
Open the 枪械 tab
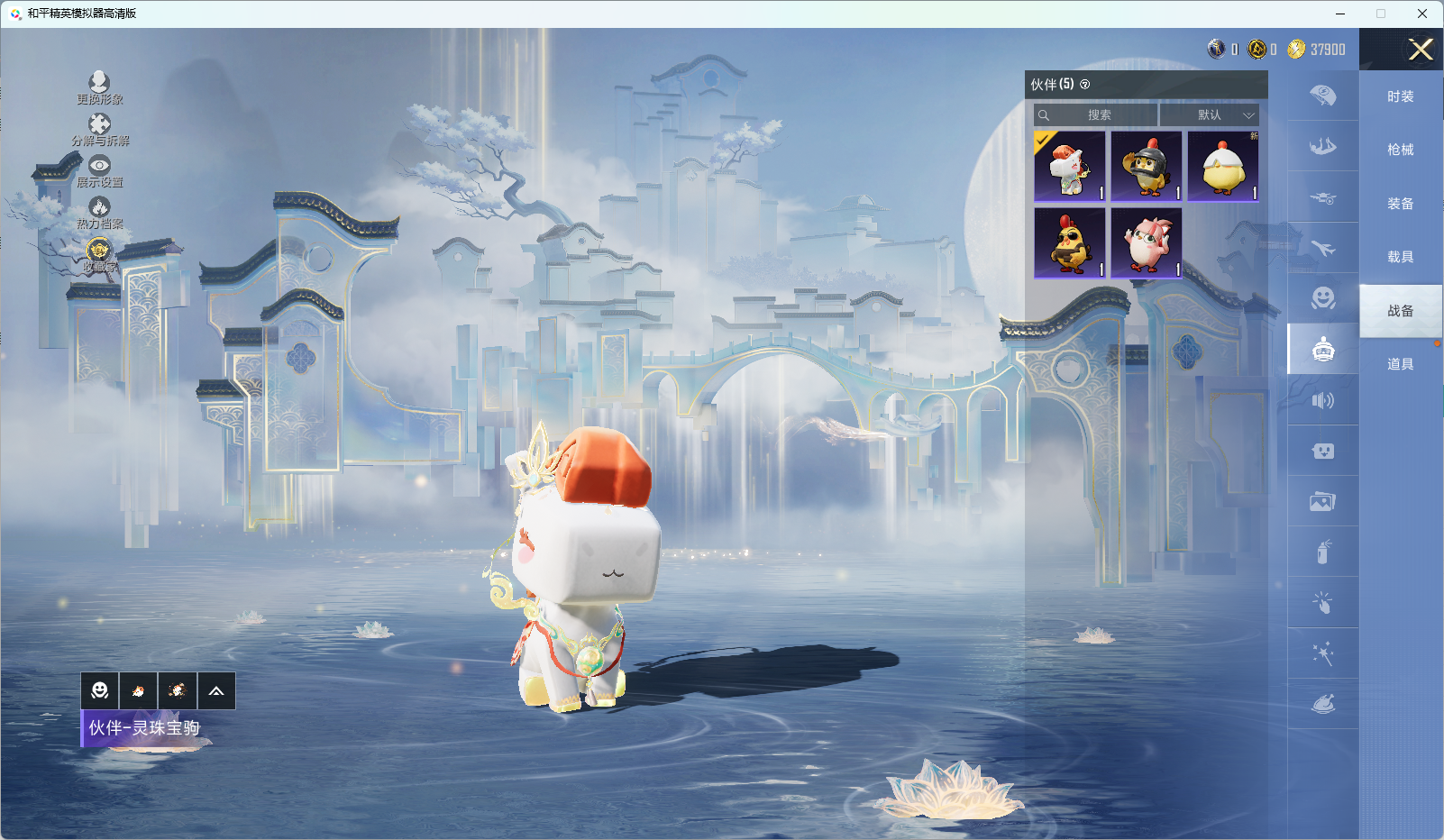[1400, 150]
